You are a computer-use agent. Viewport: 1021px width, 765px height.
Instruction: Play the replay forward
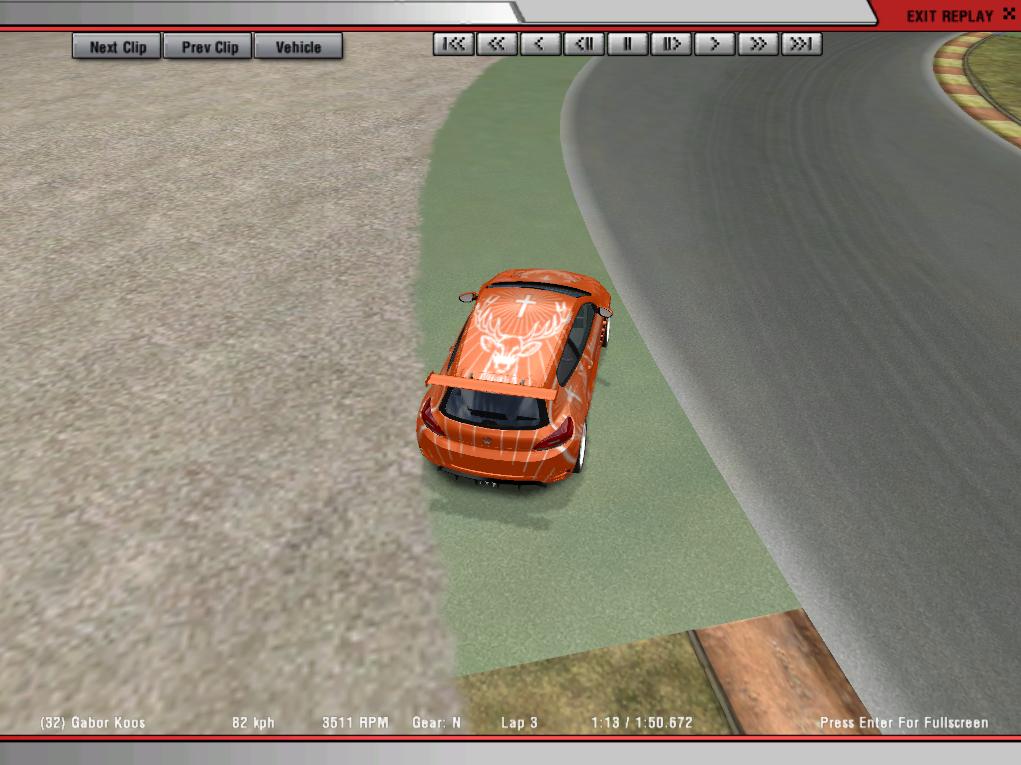click(715, 44)
